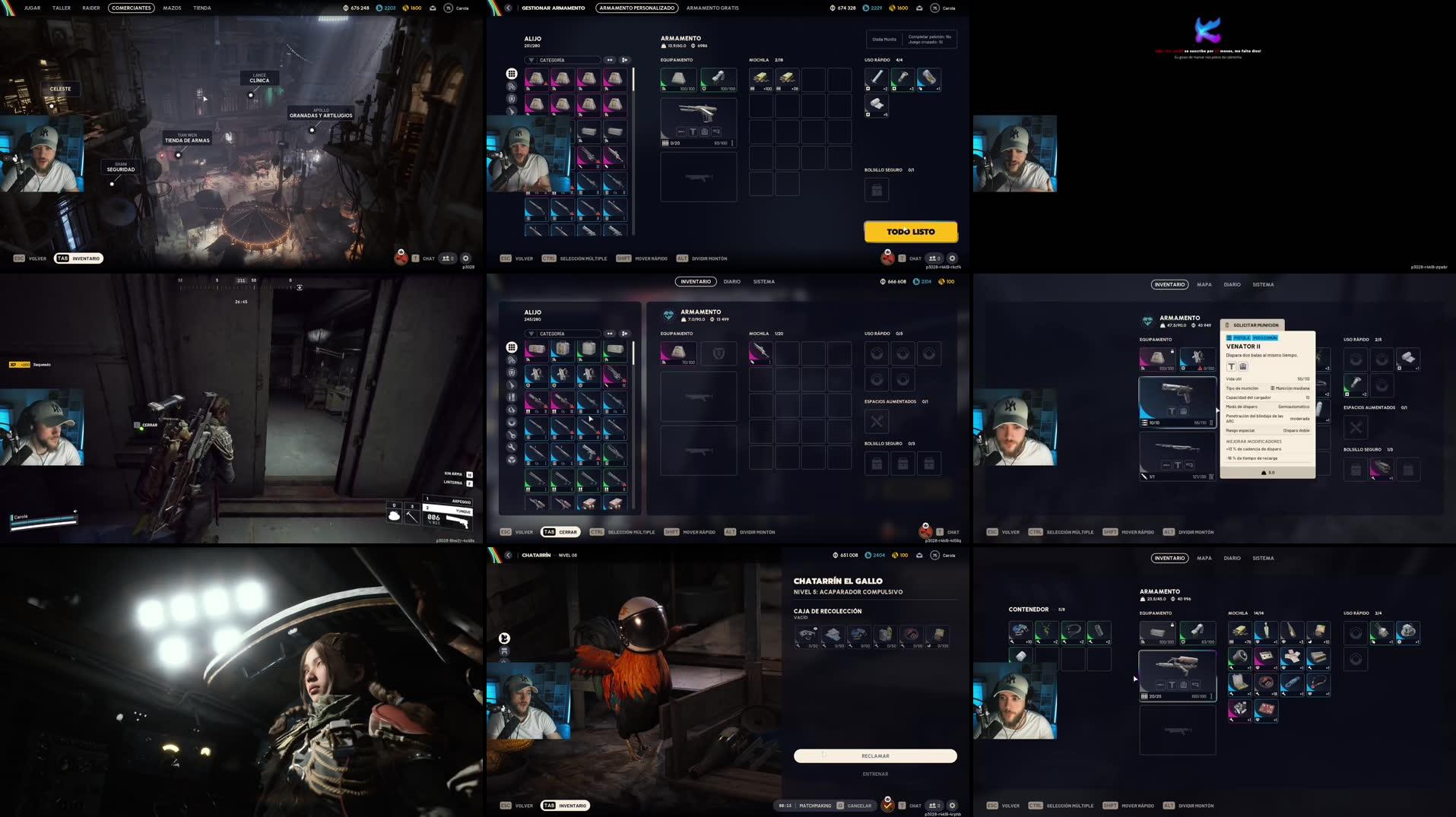Screen dimensions: 1456x817
Task: Toggle the 'Completar pelotón: No' setting
Action: [929, 36]
